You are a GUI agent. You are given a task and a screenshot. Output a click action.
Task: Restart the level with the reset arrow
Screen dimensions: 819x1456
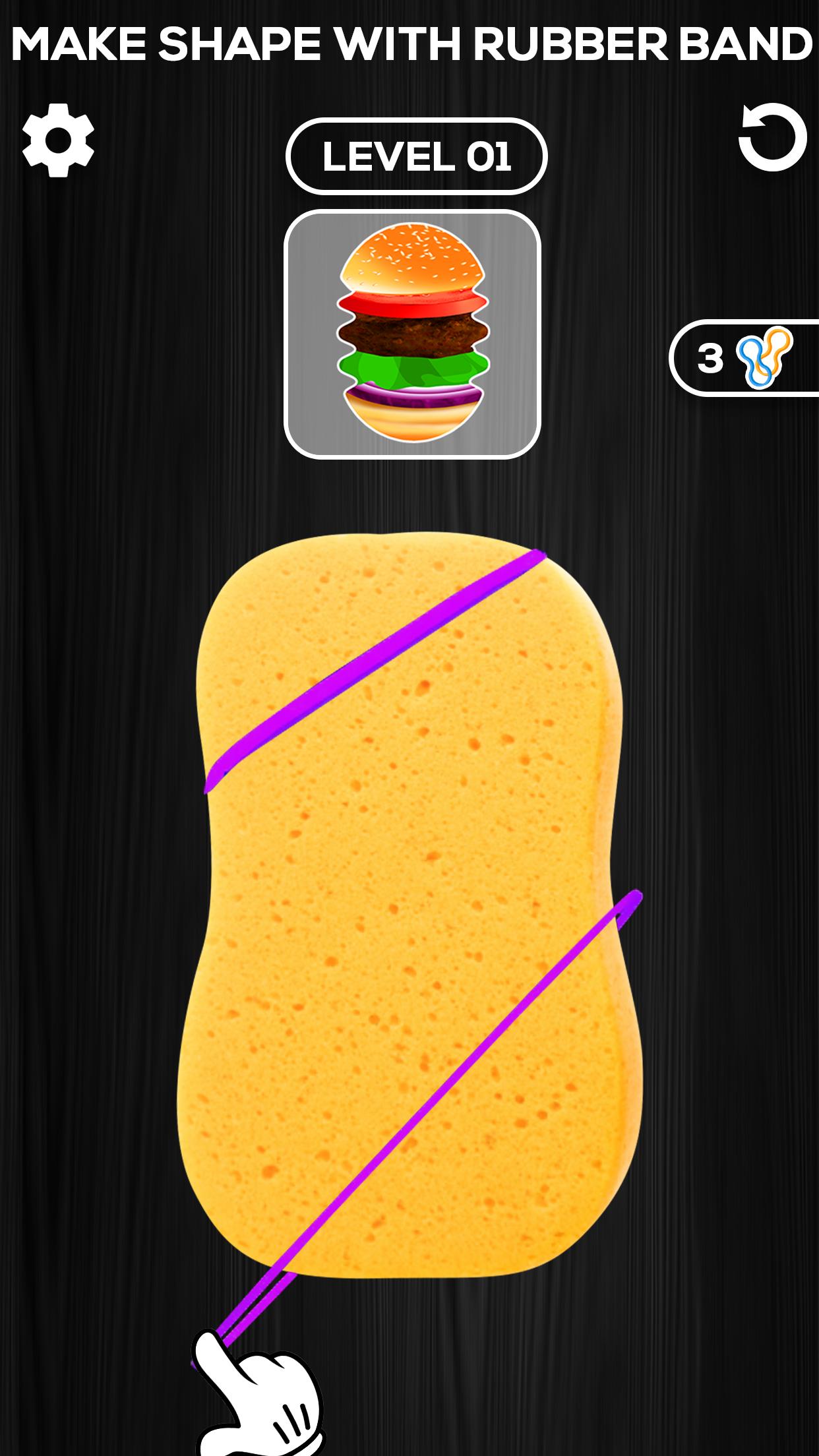[772, 137]
